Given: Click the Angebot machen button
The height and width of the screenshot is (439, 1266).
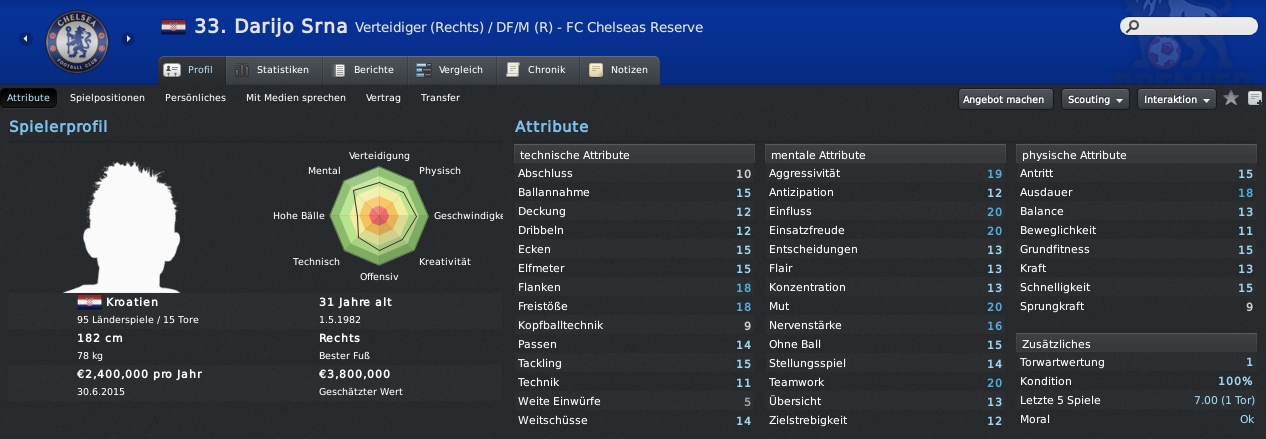Looking at the screenshot, I should tap(1006, 99).
